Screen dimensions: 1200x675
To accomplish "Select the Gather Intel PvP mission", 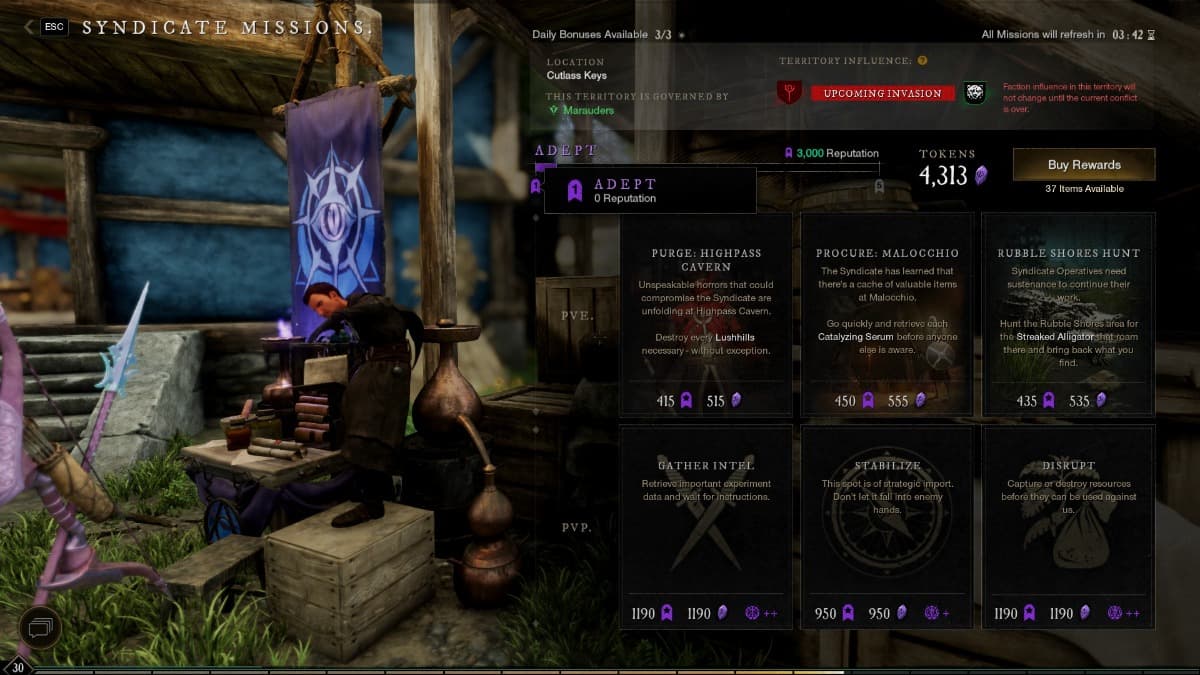I will click(x=706, y=527).
